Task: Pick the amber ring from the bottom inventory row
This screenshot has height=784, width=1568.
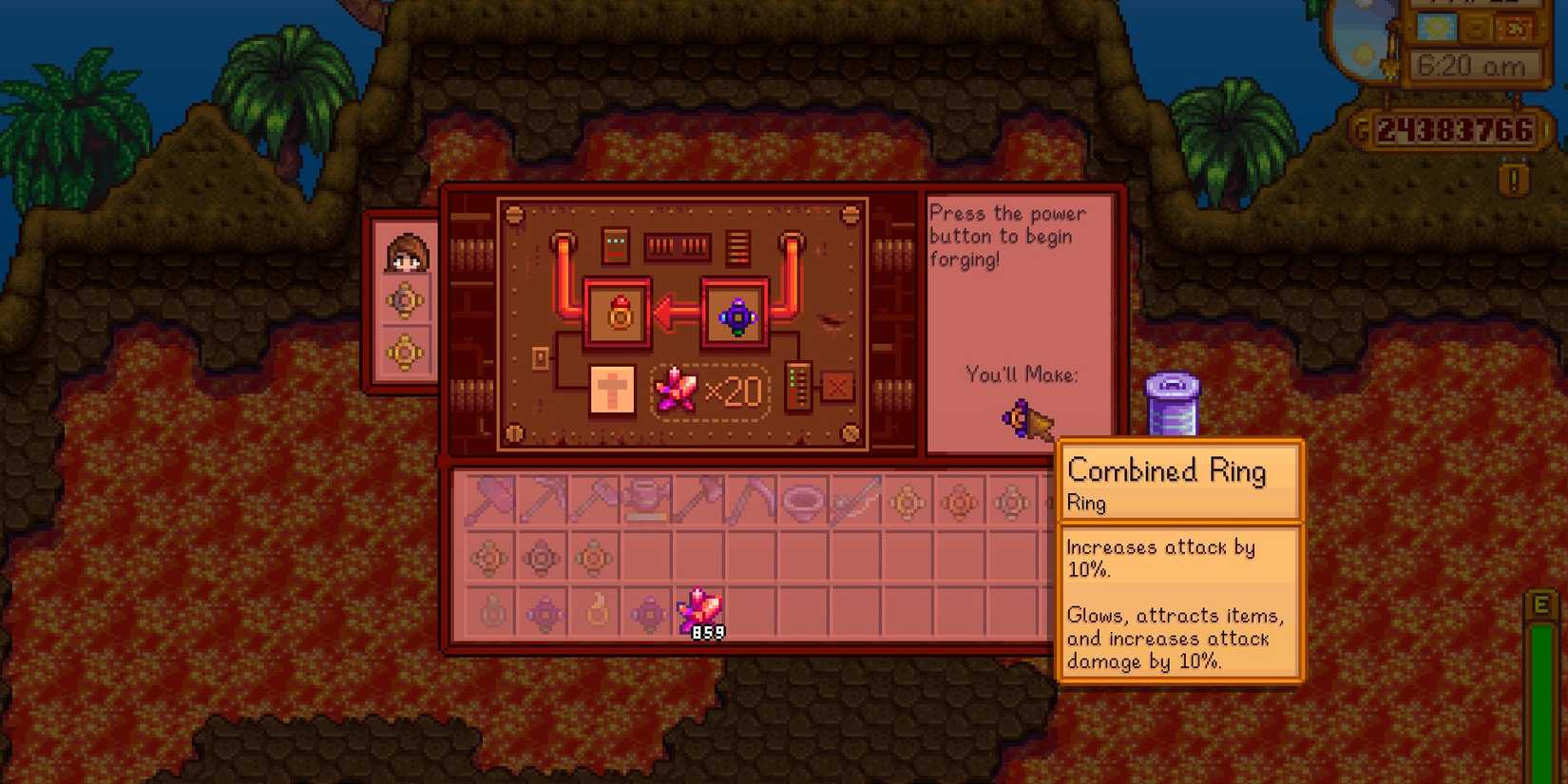Action: pyautogui.click(x=597, y=613)
